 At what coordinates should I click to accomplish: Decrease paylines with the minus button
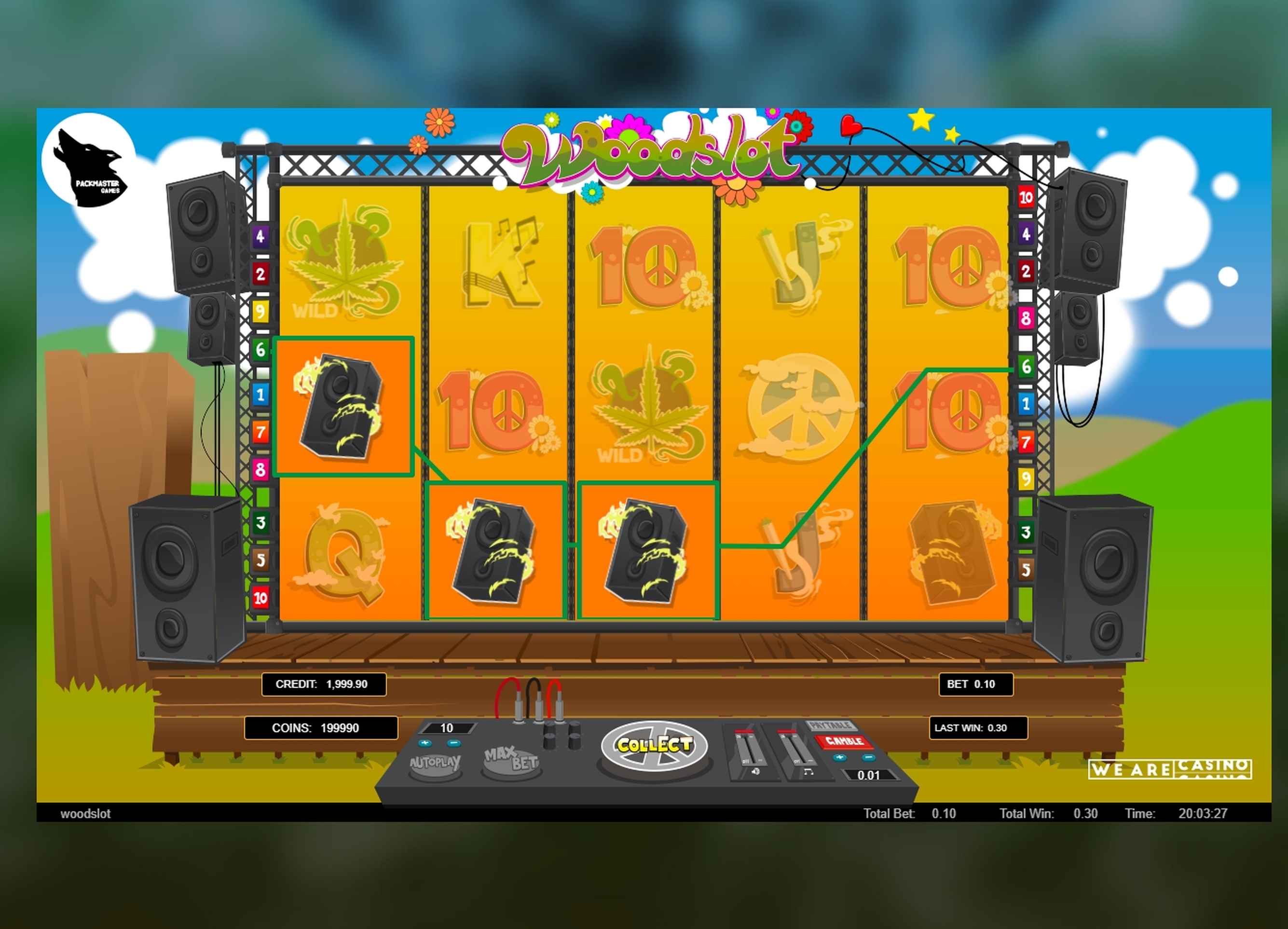(x=454, y=743)
